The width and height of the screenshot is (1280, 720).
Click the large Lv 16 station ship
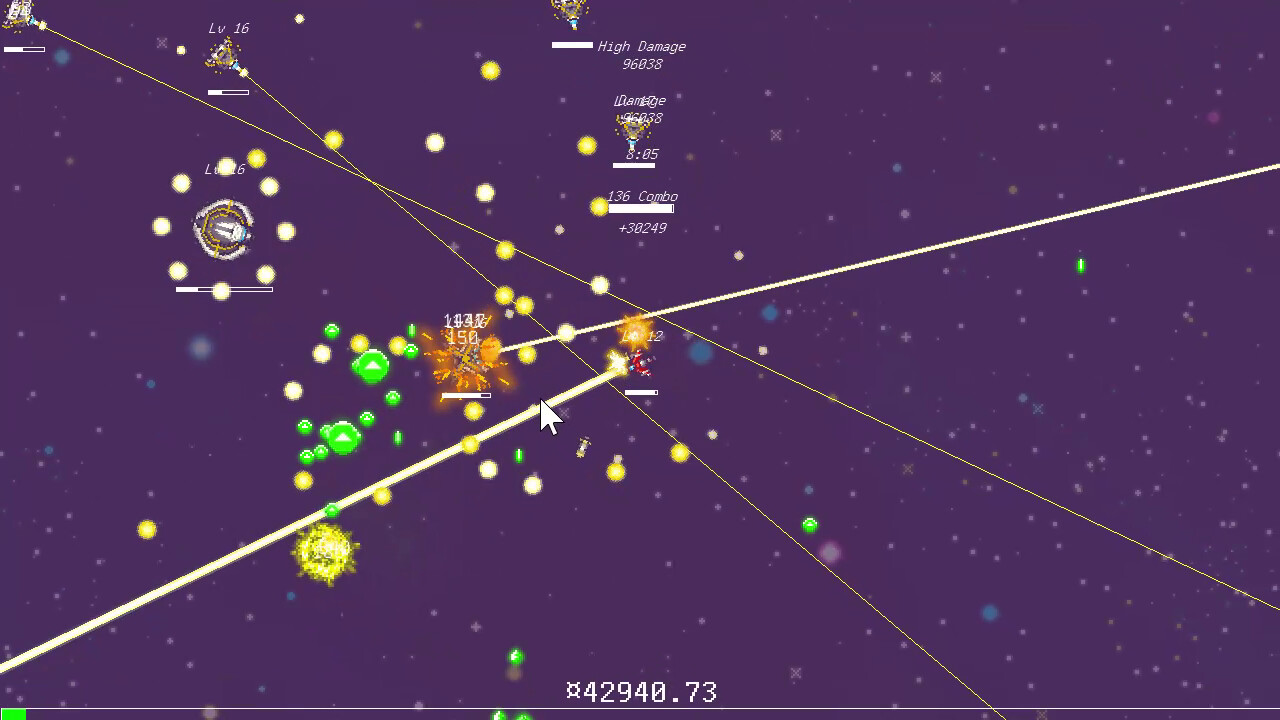point(222,228)
